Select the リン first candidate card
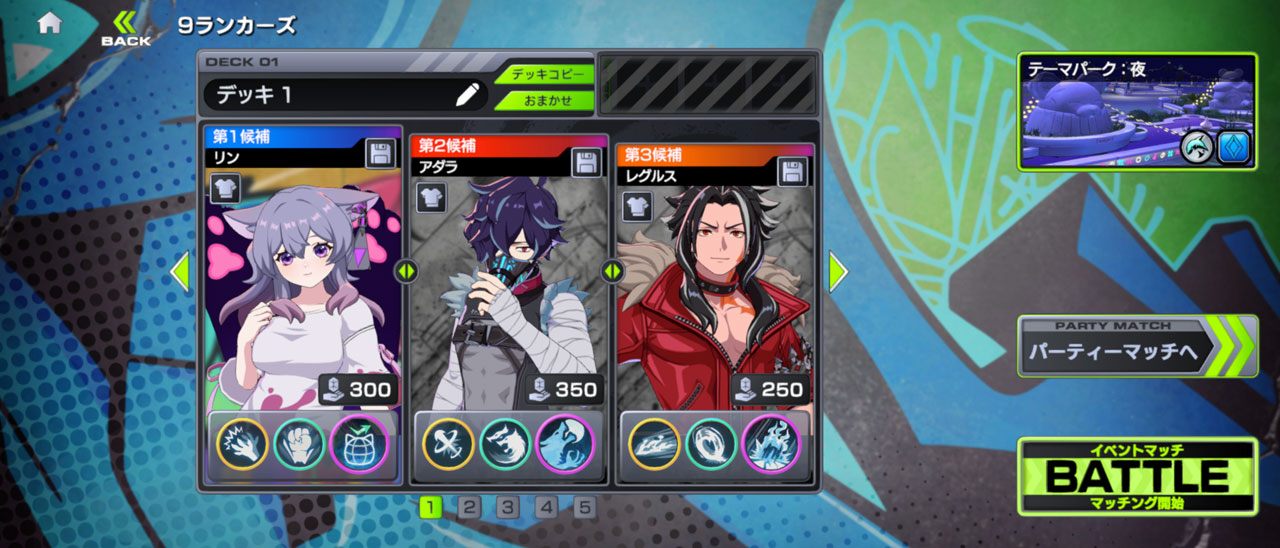Viewport: 1280px width, 548px height. (x=302, y=290)
